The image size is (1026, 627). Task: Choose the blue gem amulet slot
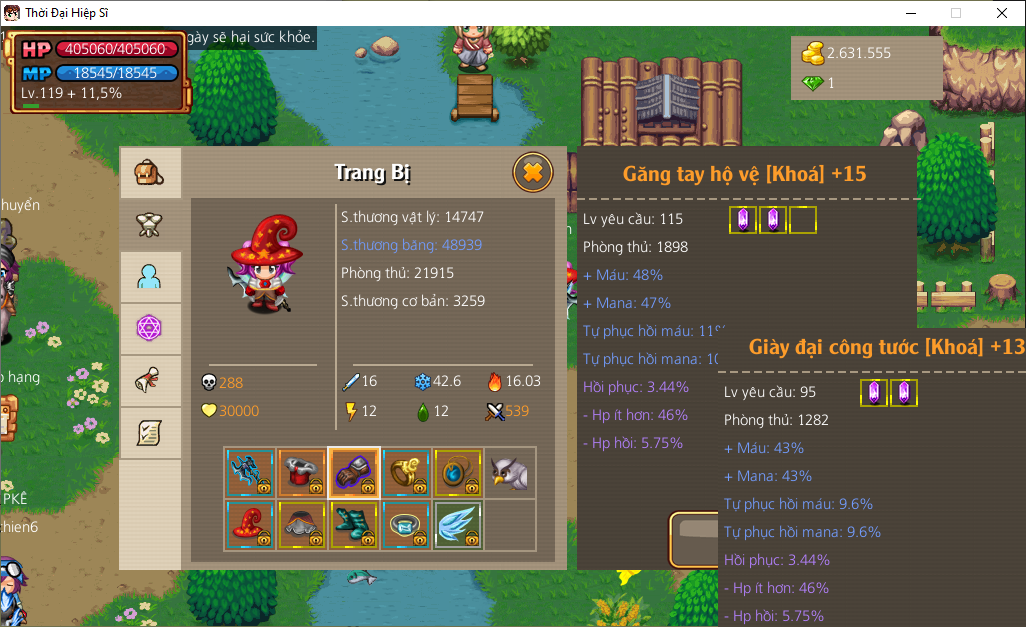458,472
